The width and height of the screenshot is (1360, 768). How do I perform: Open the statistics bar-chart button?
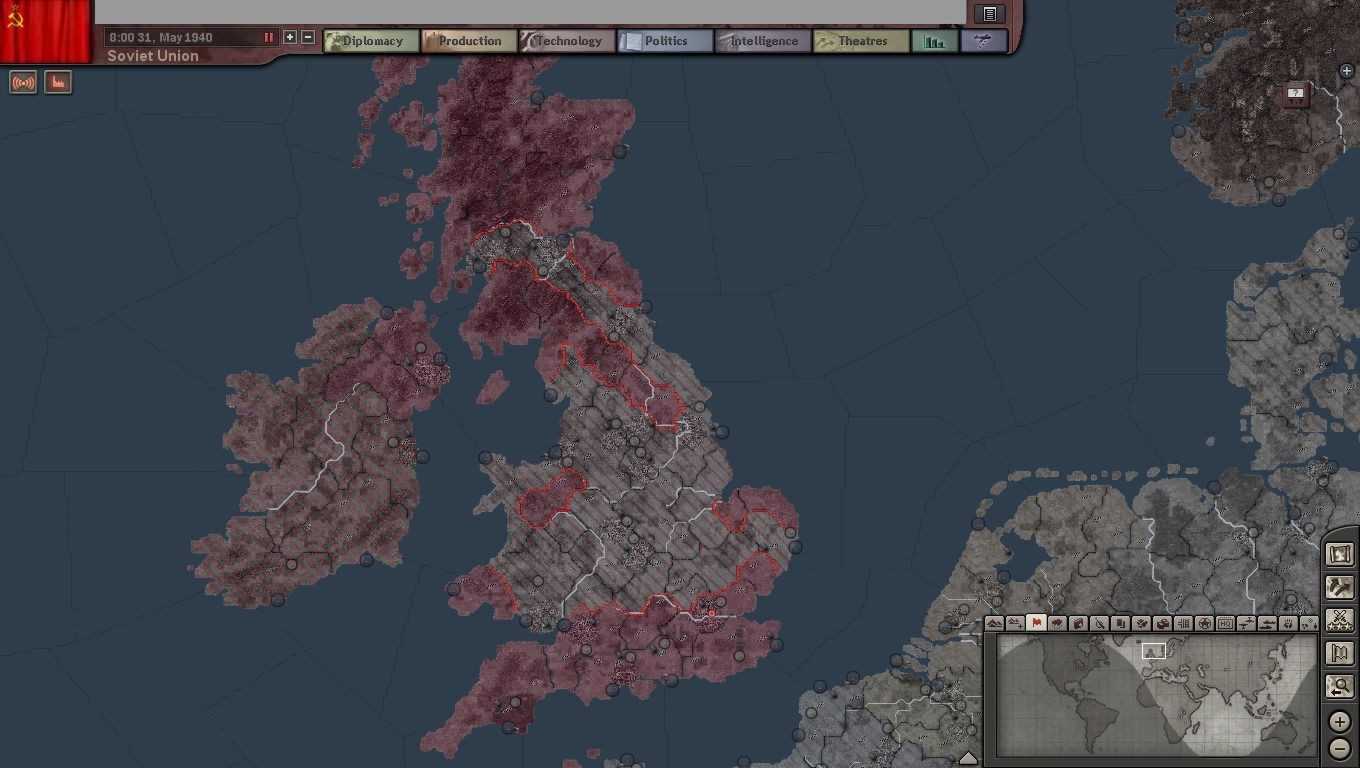click(x=935, y=41)
